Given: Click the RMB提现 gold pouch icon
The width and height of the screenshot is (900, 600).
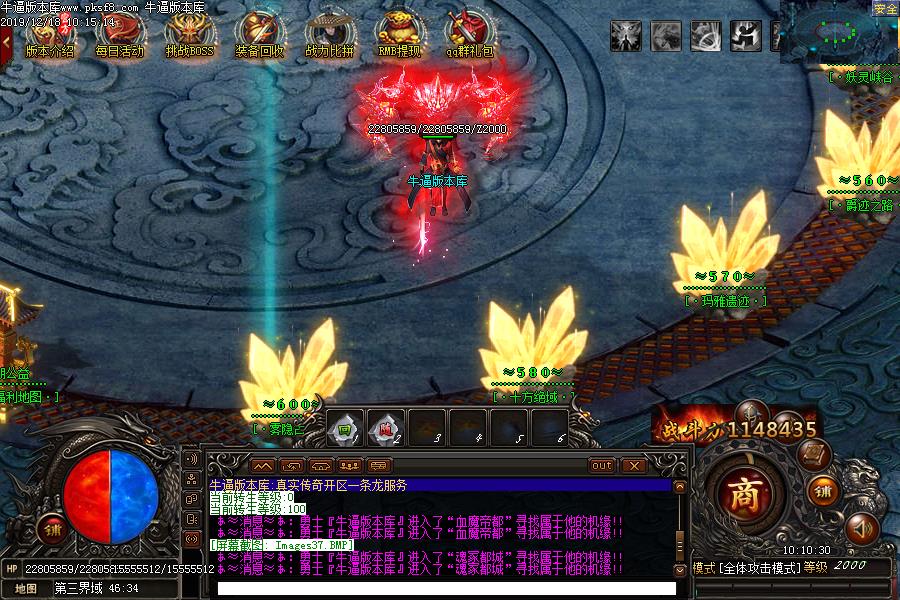Looking at the screenshot, I should 399,33.
